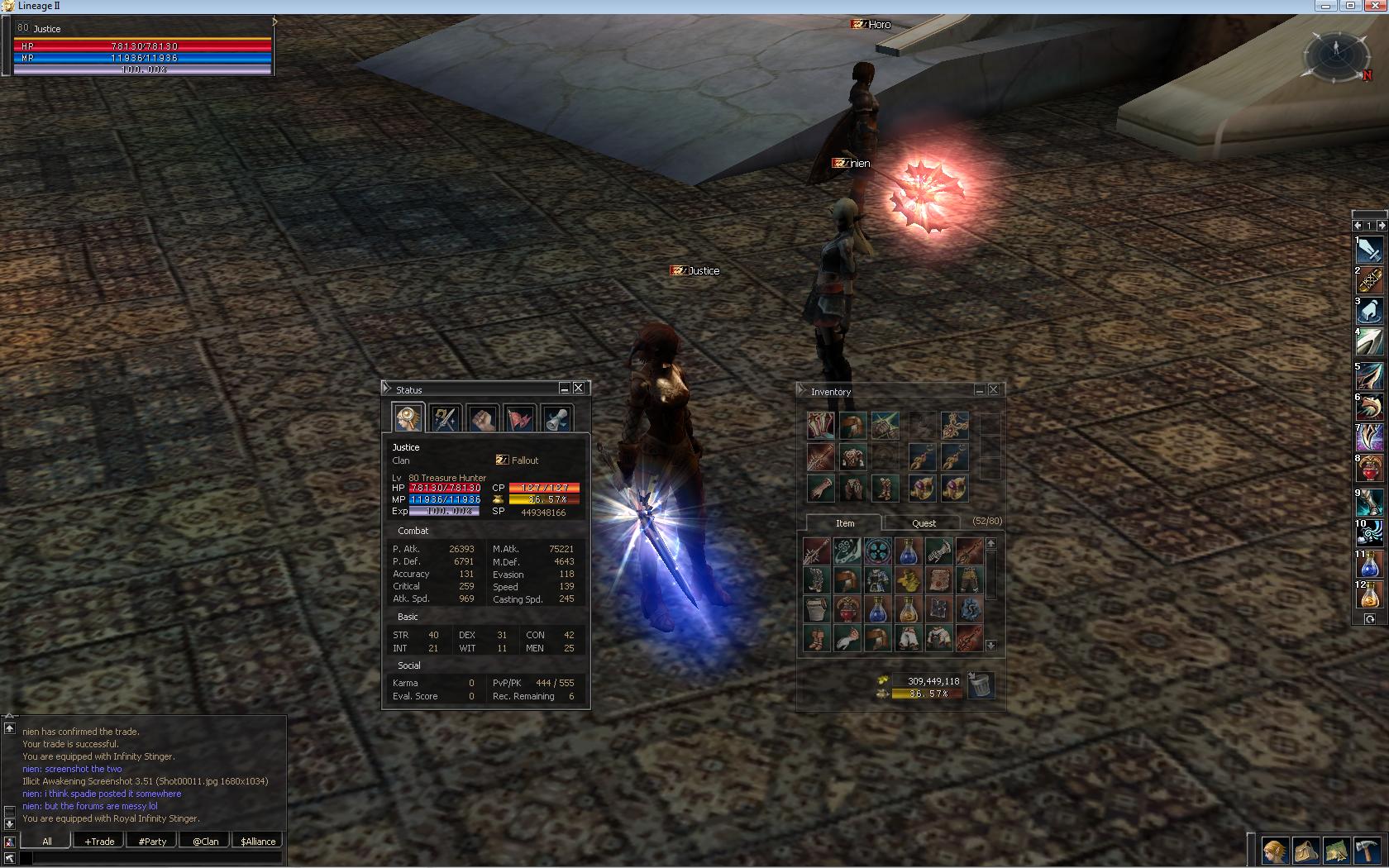1389x868 pixels.
Task: Use the red potion in hotbar slot 8
Action: coord(1369,469)
